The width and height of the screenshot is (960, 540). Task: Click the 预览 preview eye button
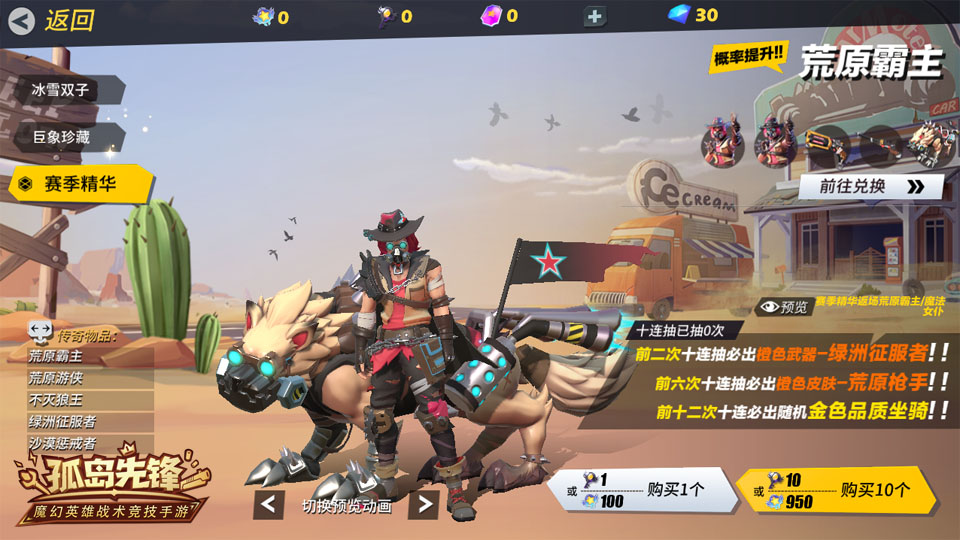(783, 307)
